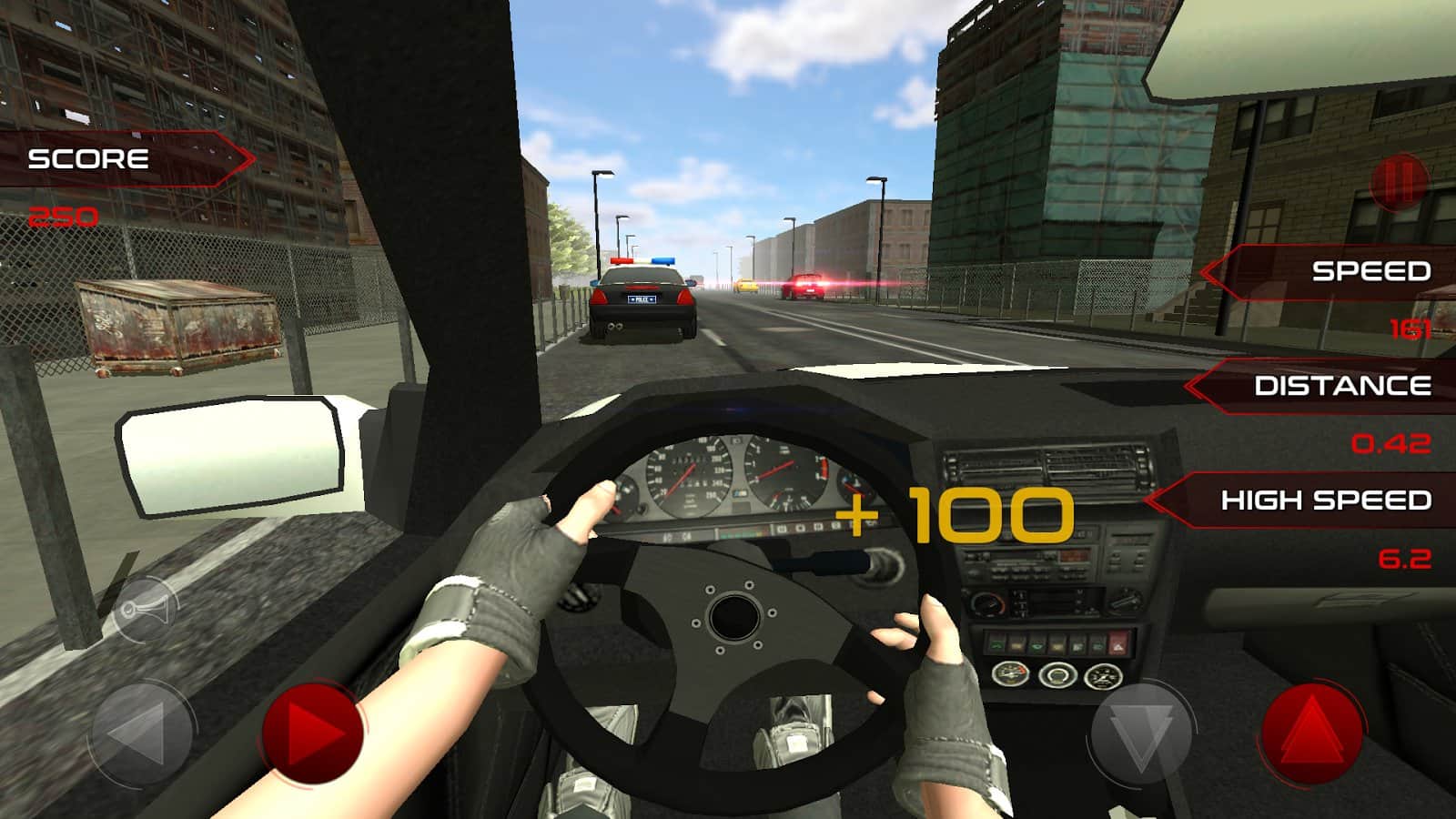
Task: Tap the red hazard triangle switch on dashboard
Action: (1118, 645)
